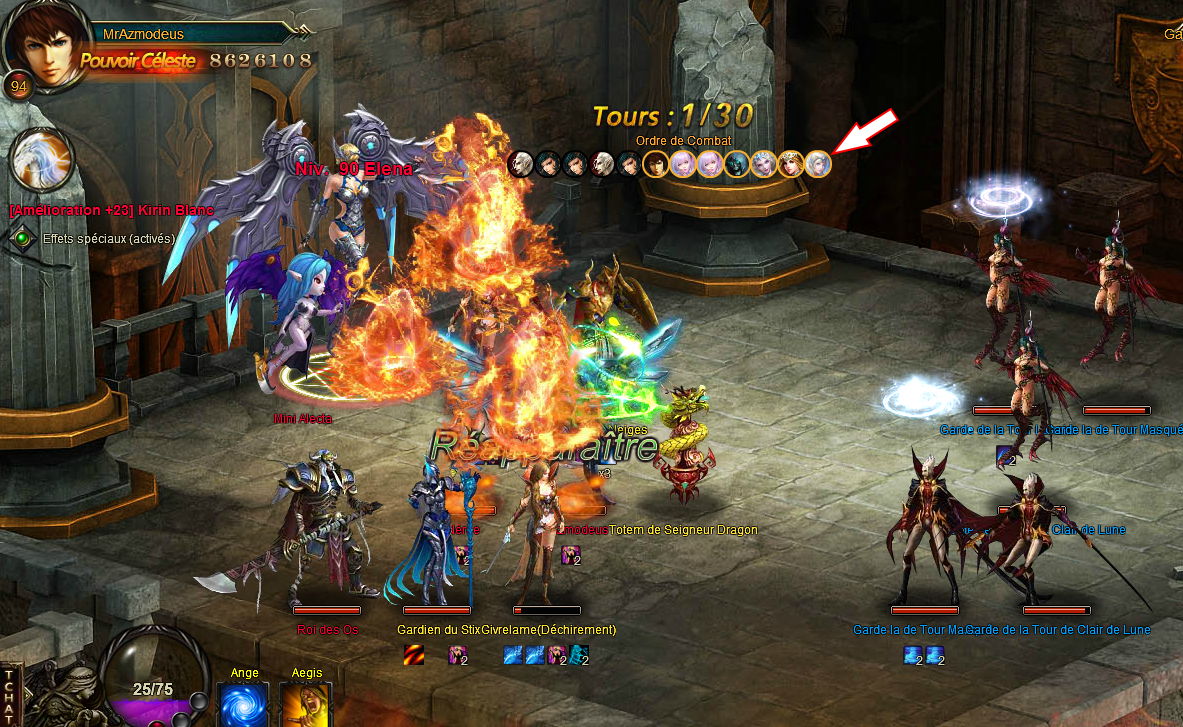Toggle the Effets spéciaux green gem
The height and width of the screenshot is (727, 1183).
tap(23, 239)
